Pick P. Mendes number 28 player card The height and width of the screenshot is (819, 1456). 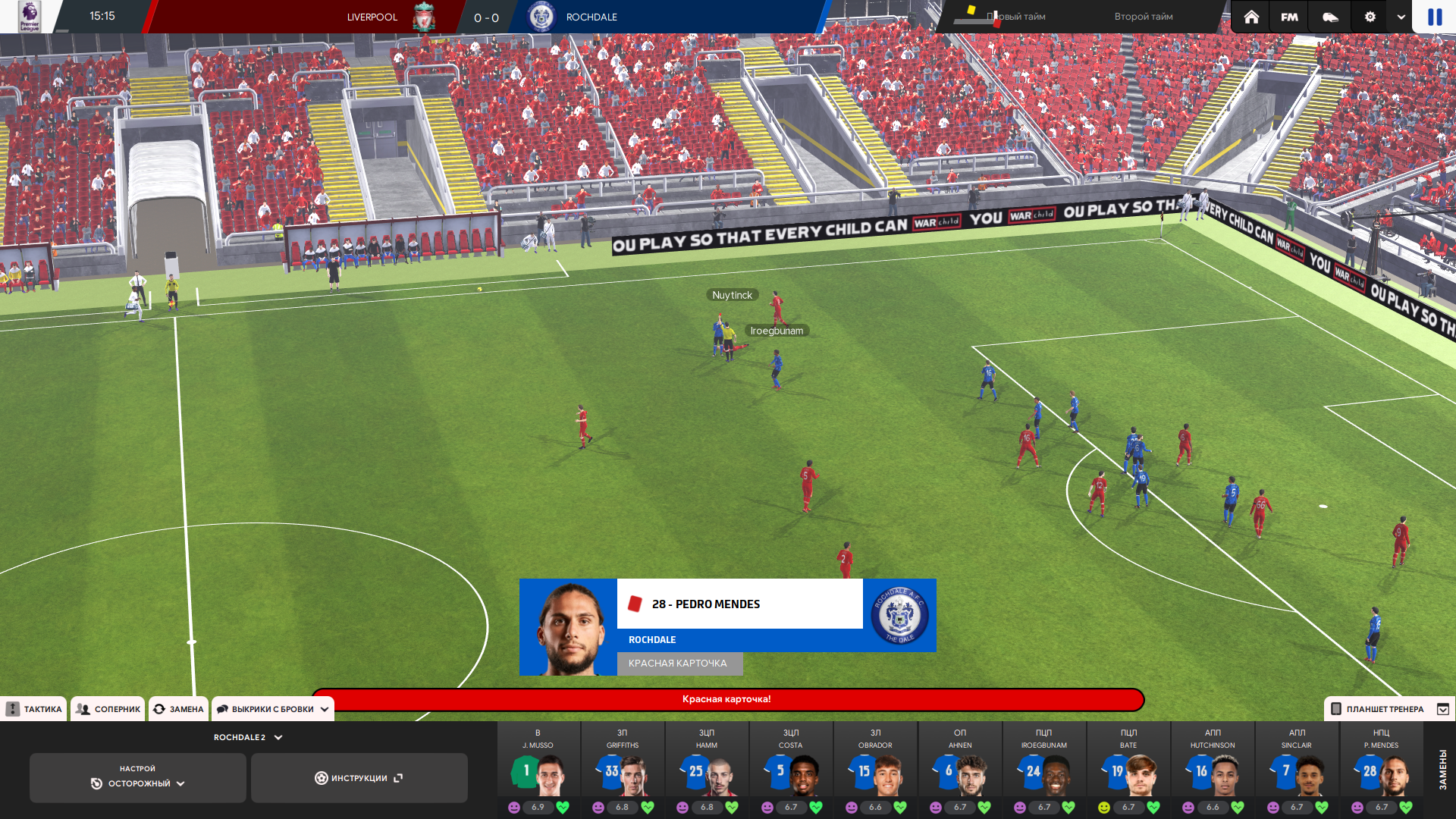tap(1381, 770)
